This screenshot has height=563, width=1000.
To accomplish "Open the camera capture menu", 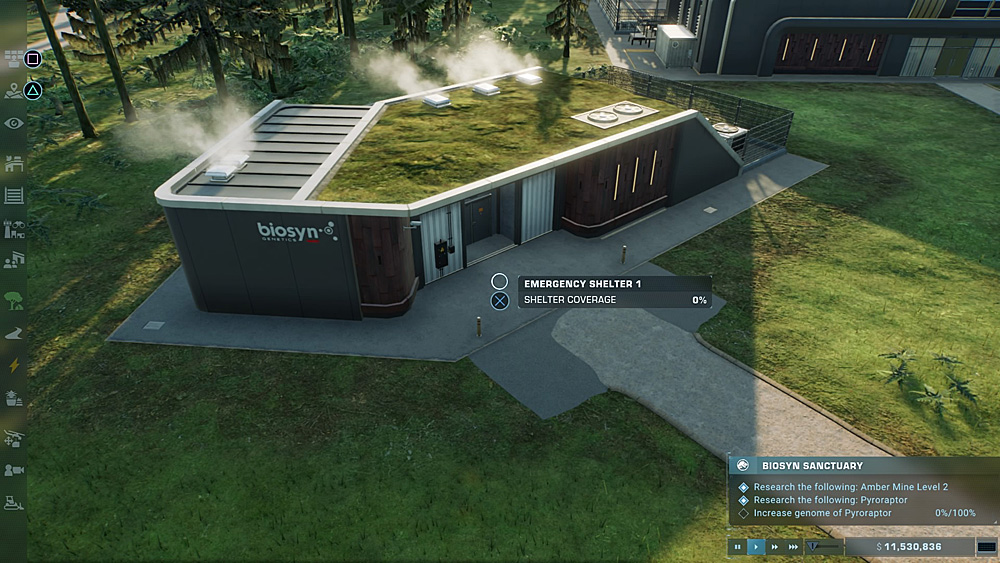I will [14, 470].
